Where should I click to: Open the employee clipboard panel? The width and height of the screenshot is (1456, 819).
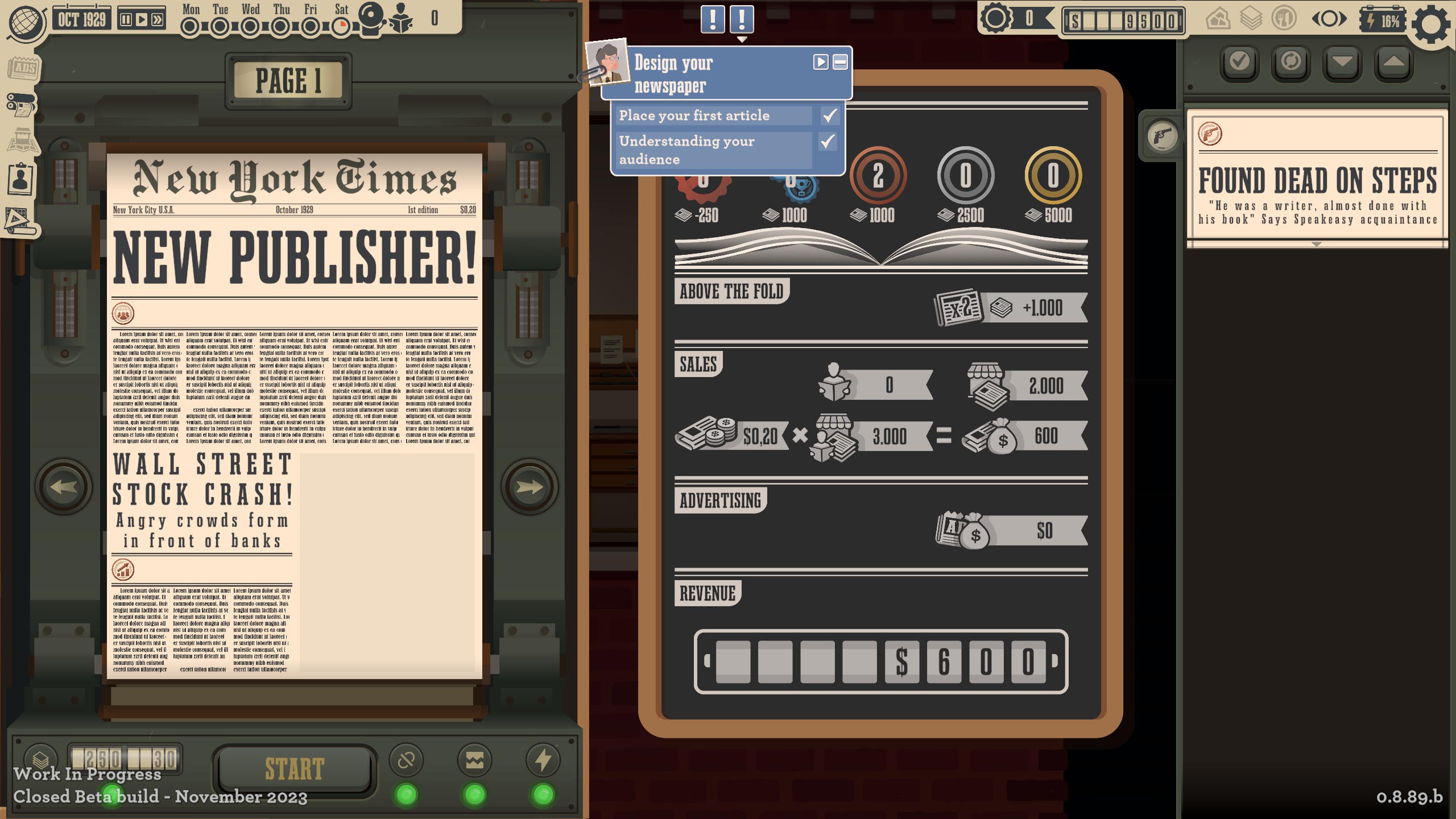pos(21,179)
